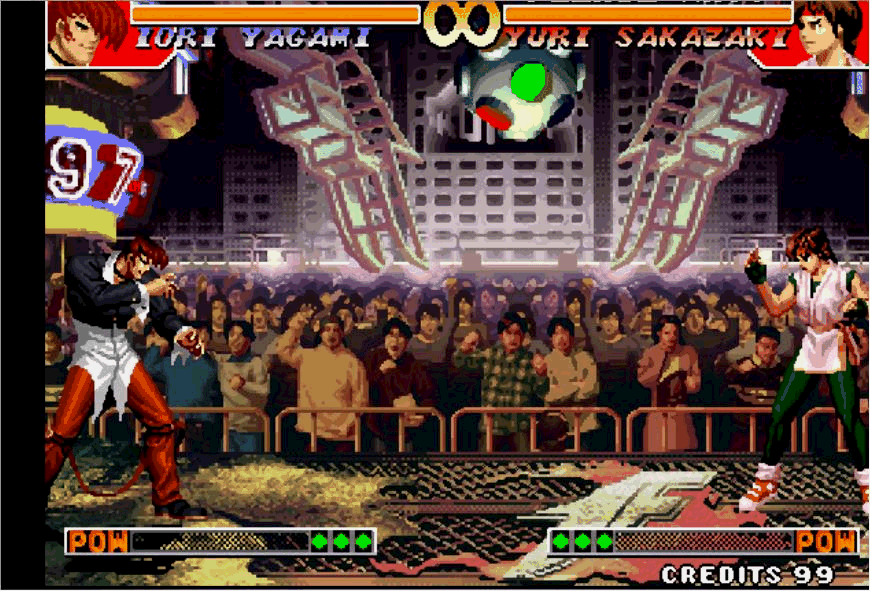Viewport: 870px width, 591px height.
Task: Click Iori Yagami's character portrait
Action: coord(87,32)
